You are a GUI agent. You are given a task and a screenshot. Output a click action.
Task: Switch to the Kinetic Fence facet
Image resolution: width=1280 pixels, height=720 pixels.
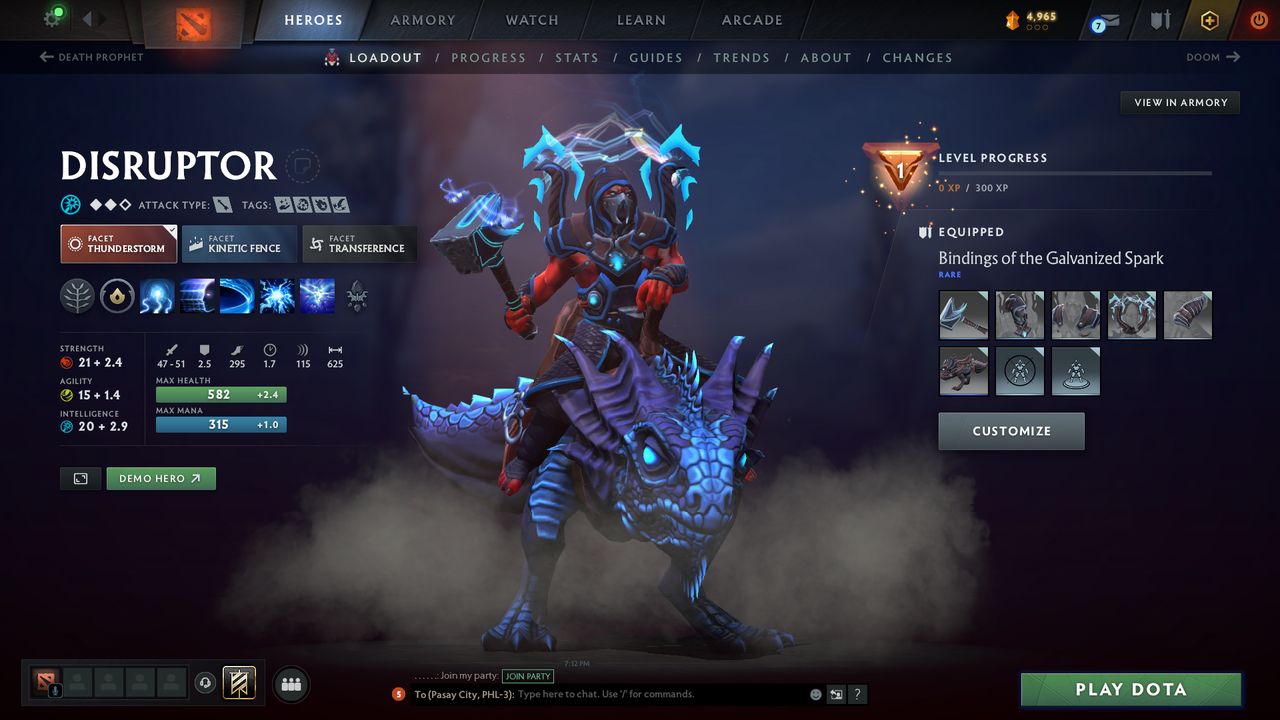[239, 243]
